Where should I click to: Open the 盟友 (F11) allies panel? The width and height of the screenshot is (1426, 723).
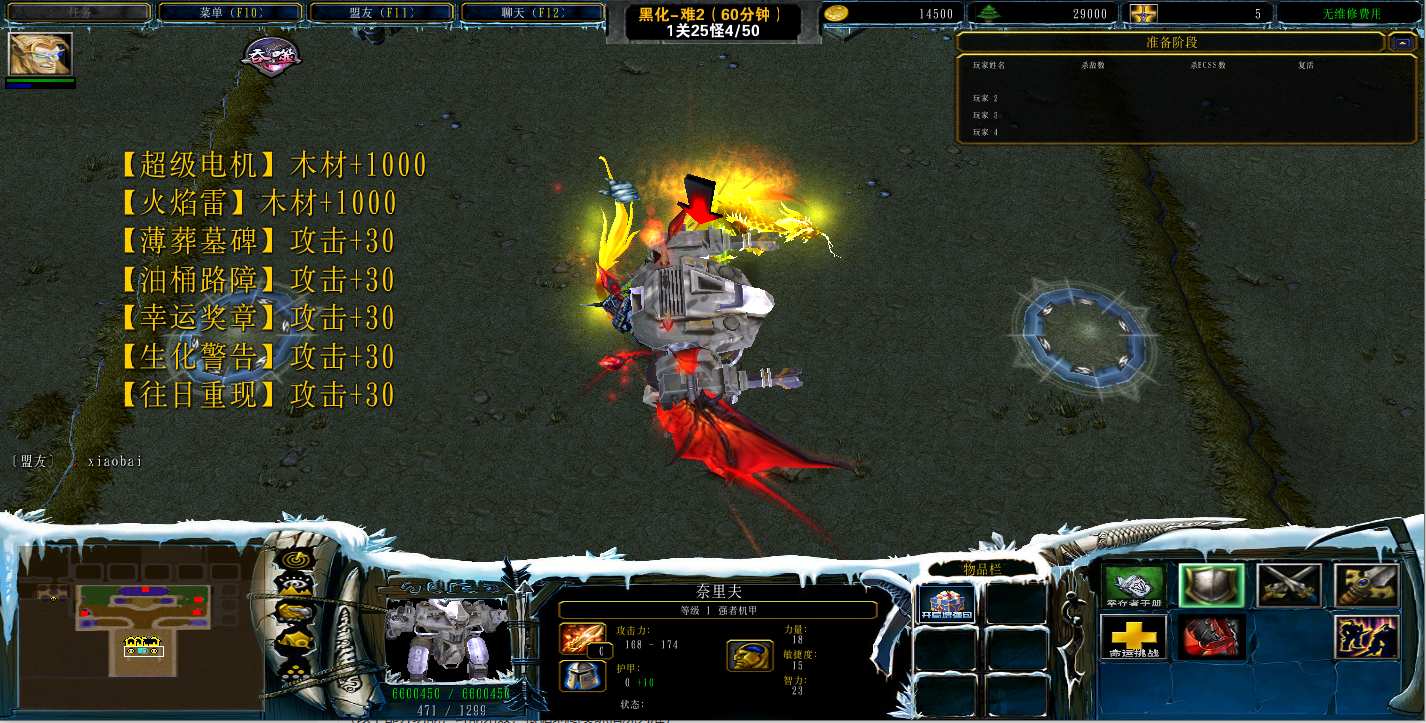click(x=381, y=13)
